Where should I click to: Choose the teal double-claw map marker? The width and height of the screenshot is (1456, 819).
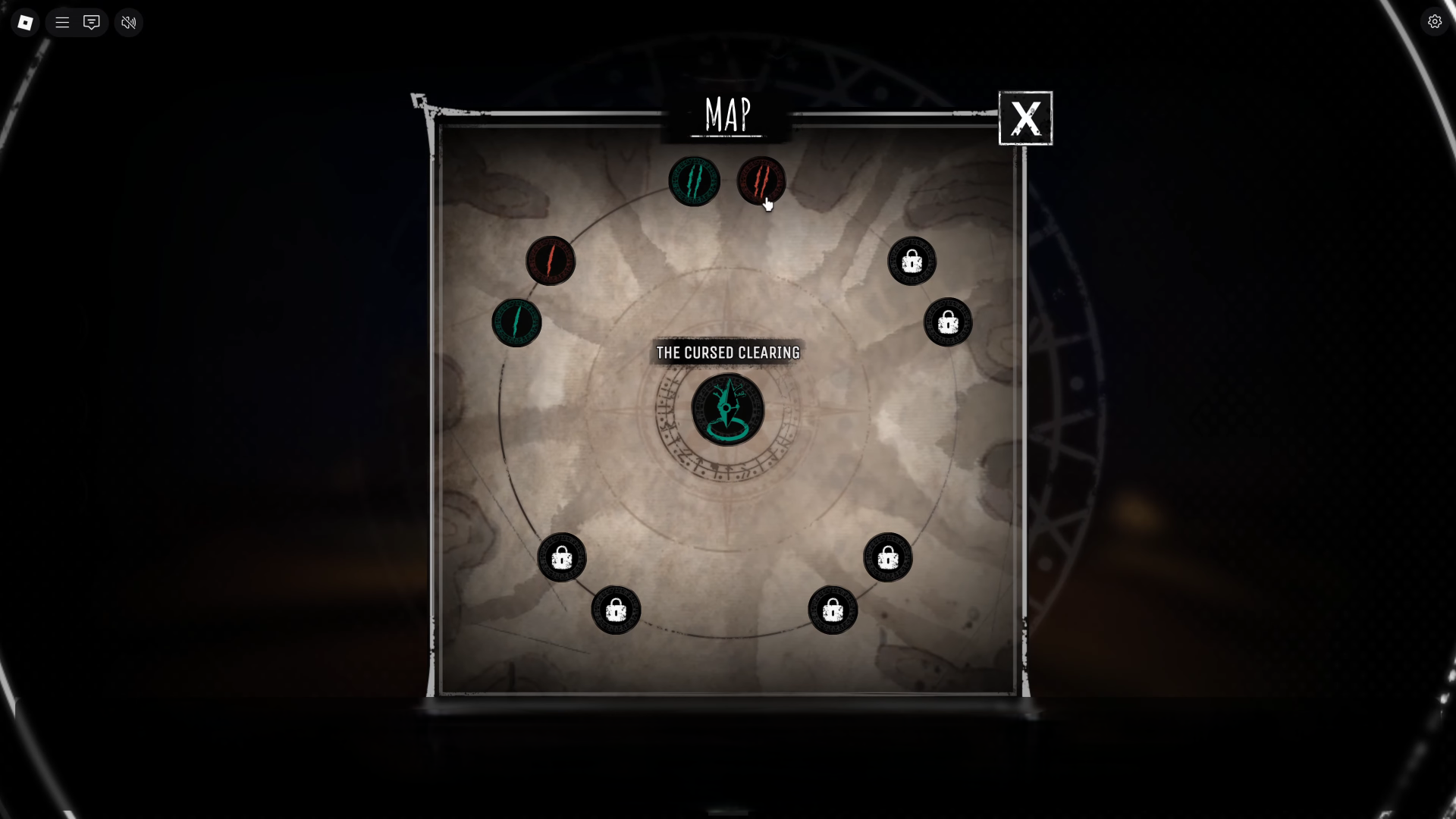[x=694, y=181]
